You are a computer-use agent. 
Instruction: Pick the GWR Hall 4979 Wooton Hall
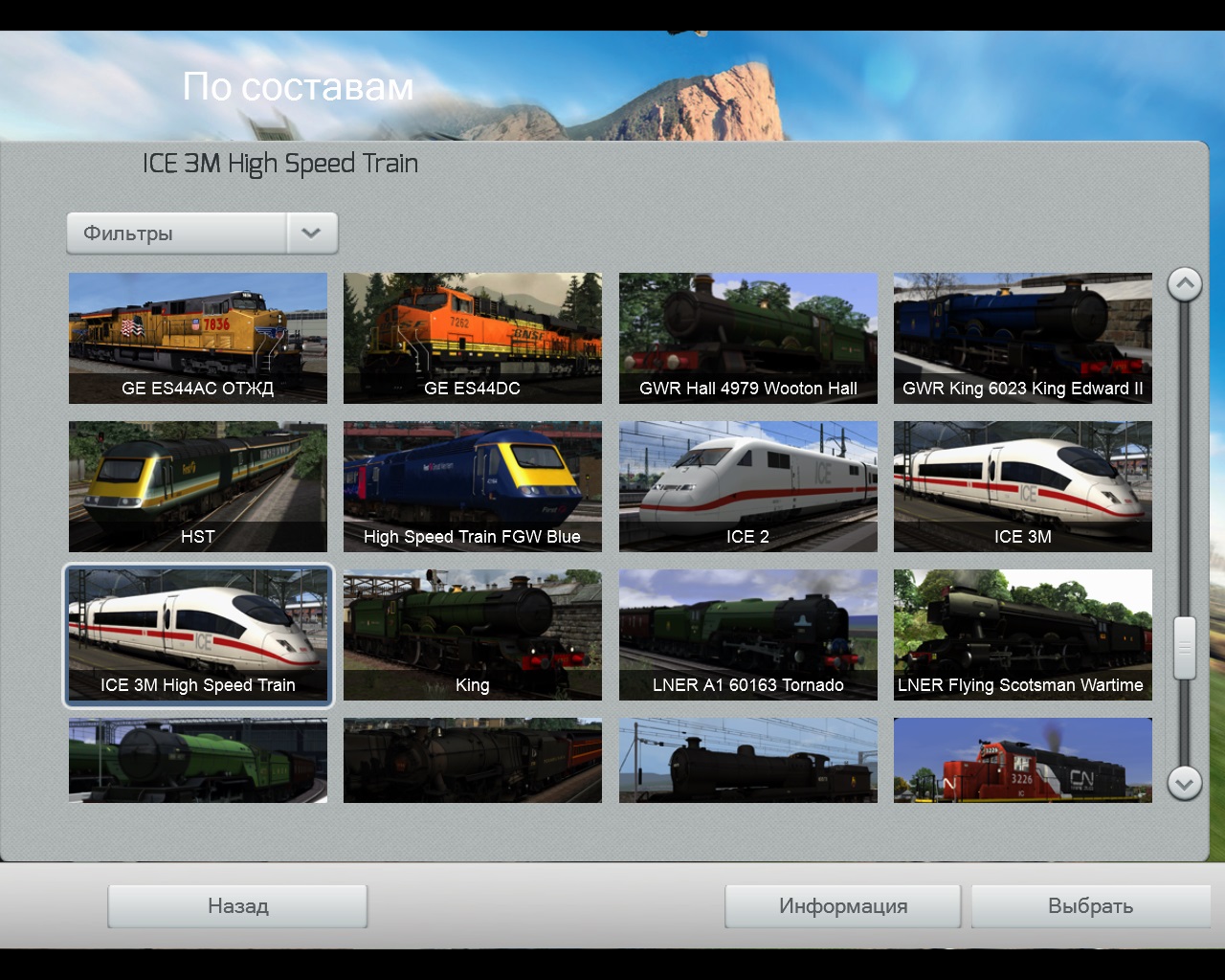[747, 337]
